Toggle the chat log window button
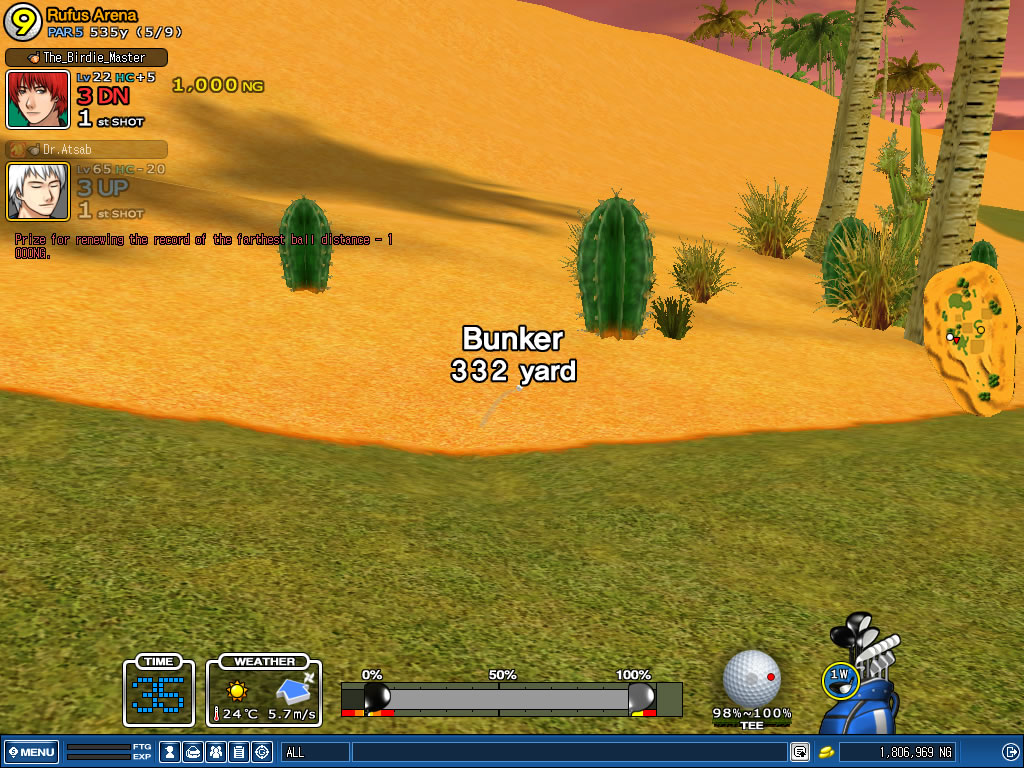Image resolution: width=1024 pixels, height=768 pixels. click(799, 752)
